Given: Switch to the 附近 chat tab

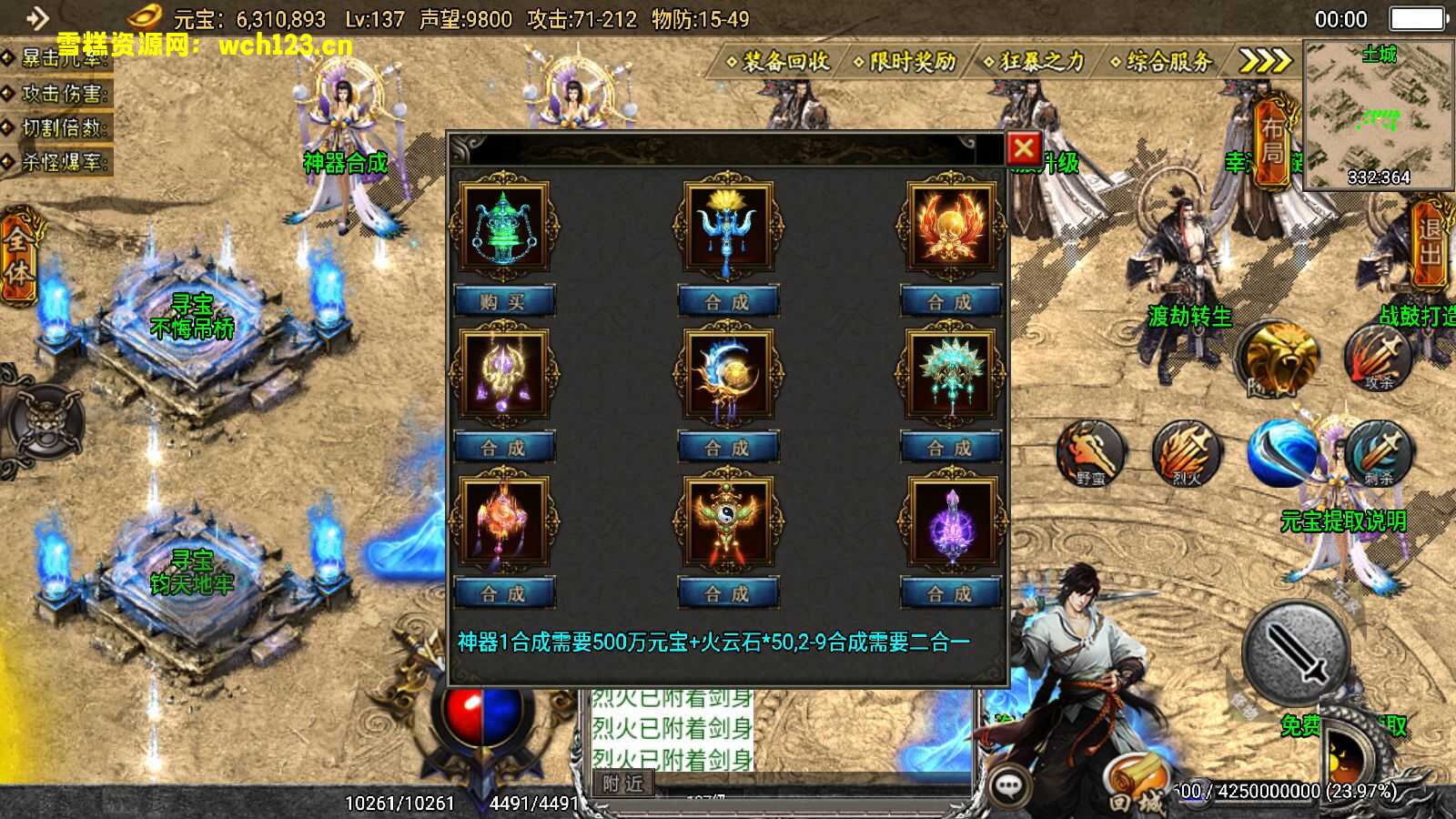Looking at the screenshot, I should 621,784.
